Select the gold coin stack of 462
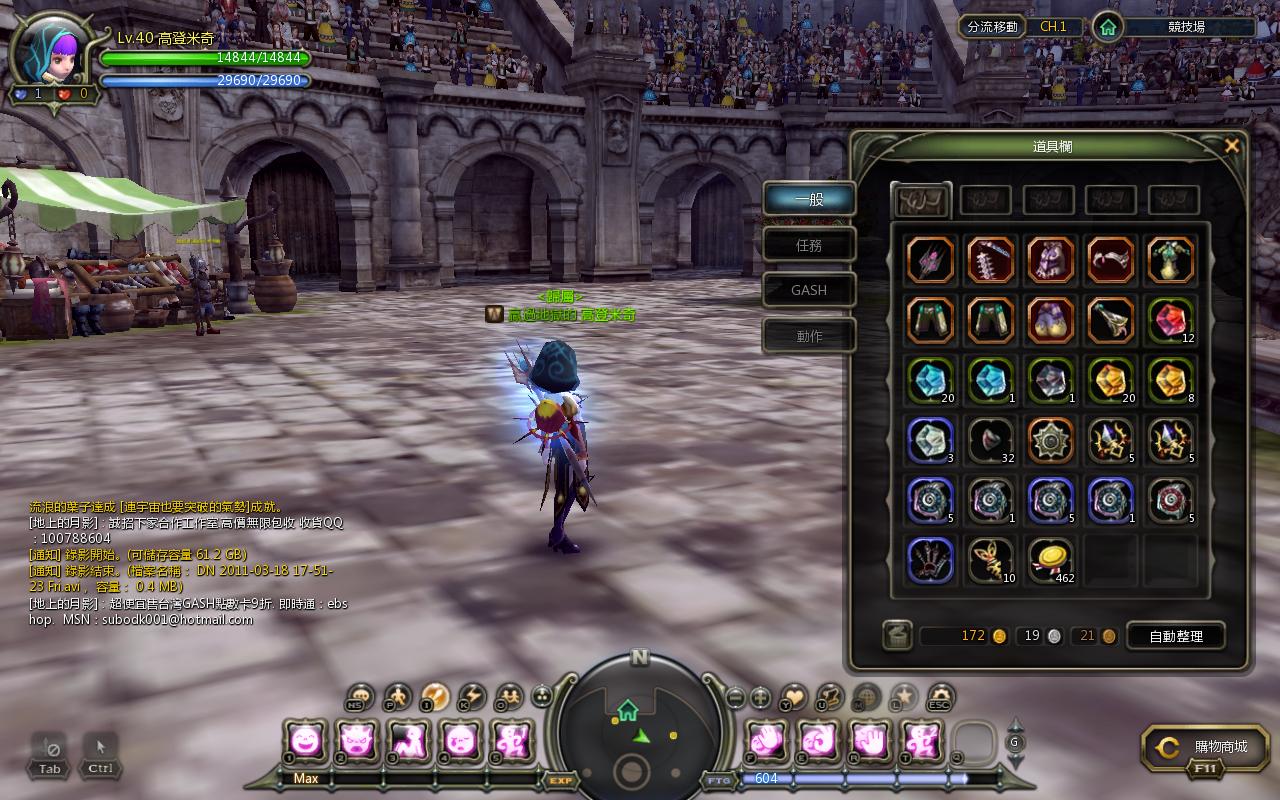The width and height of the screenshot is (1280, 800). point(1050,560)
